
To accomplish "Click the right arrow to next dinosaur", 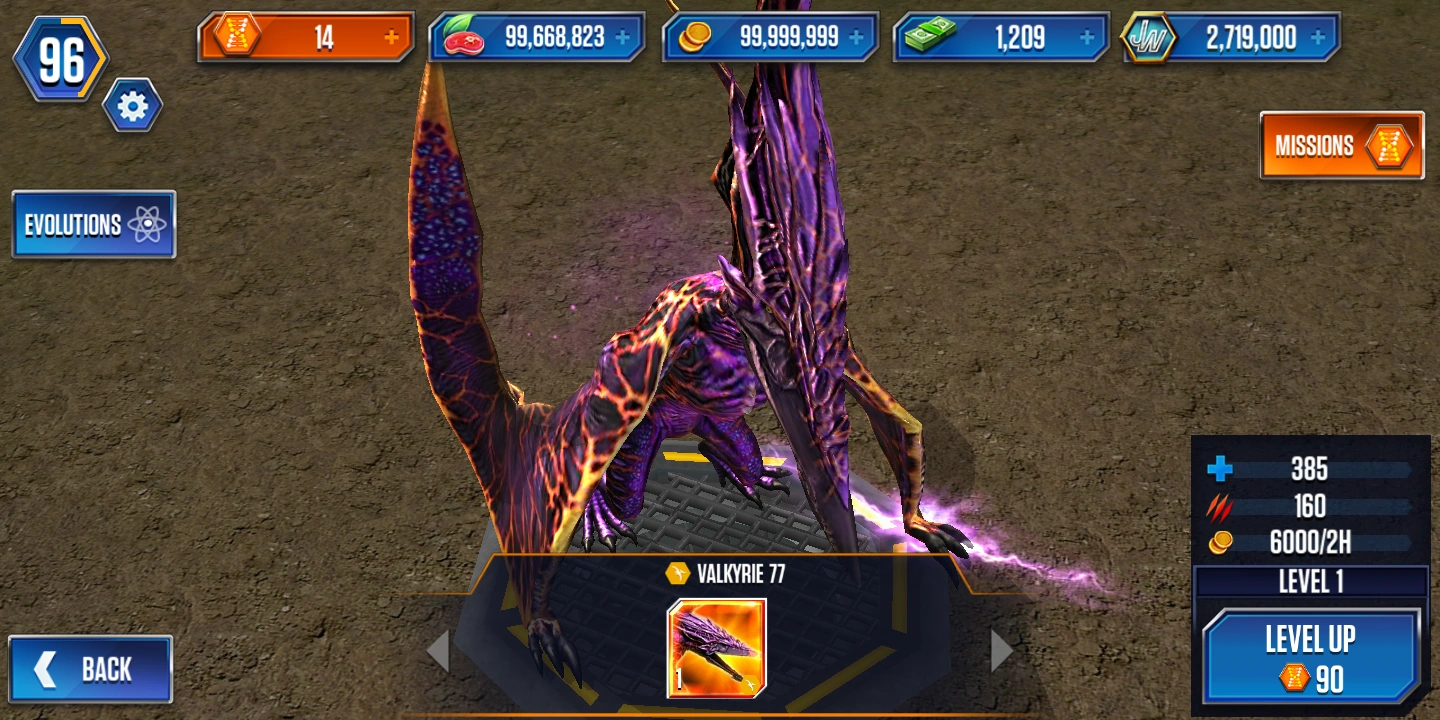I will pyautogui.click(x=999, y=650).
